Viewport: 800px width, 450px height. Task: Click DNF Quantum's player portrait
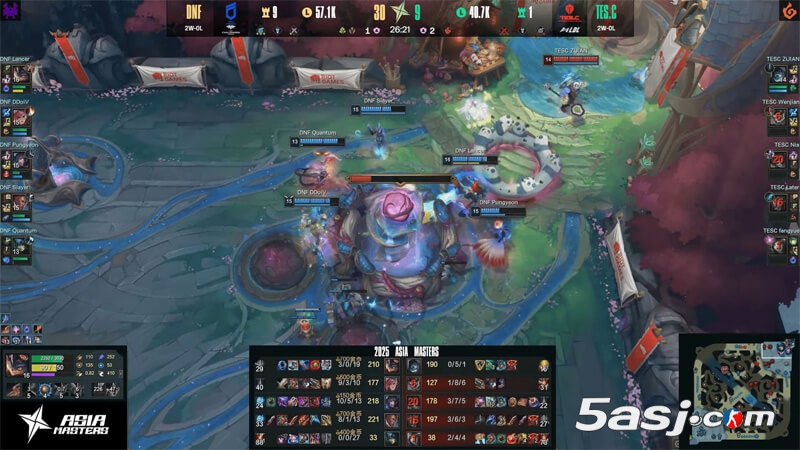click(17, 248)
